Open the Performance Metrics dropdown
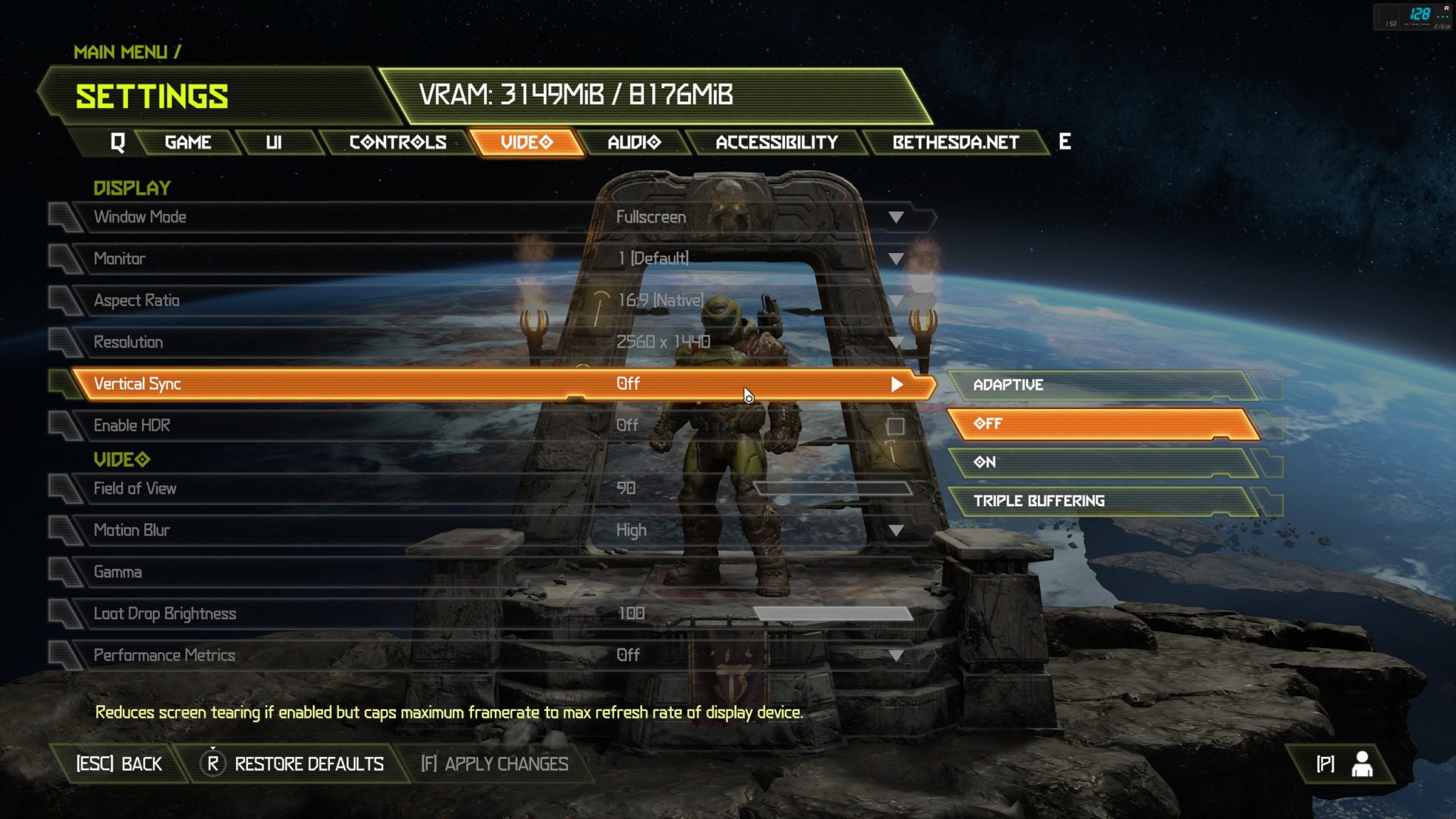 [x=896, y=655]
